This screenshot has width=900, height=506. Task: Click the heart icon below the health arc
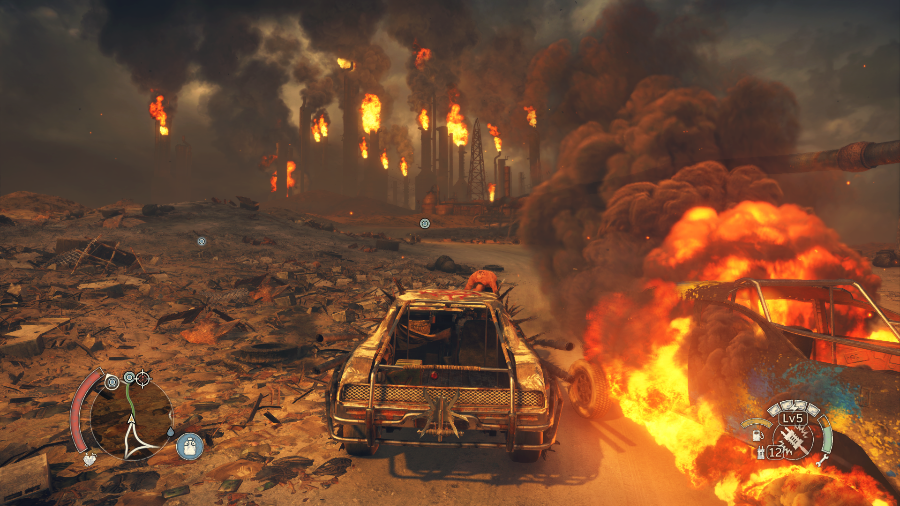click(x=89, y=459)
